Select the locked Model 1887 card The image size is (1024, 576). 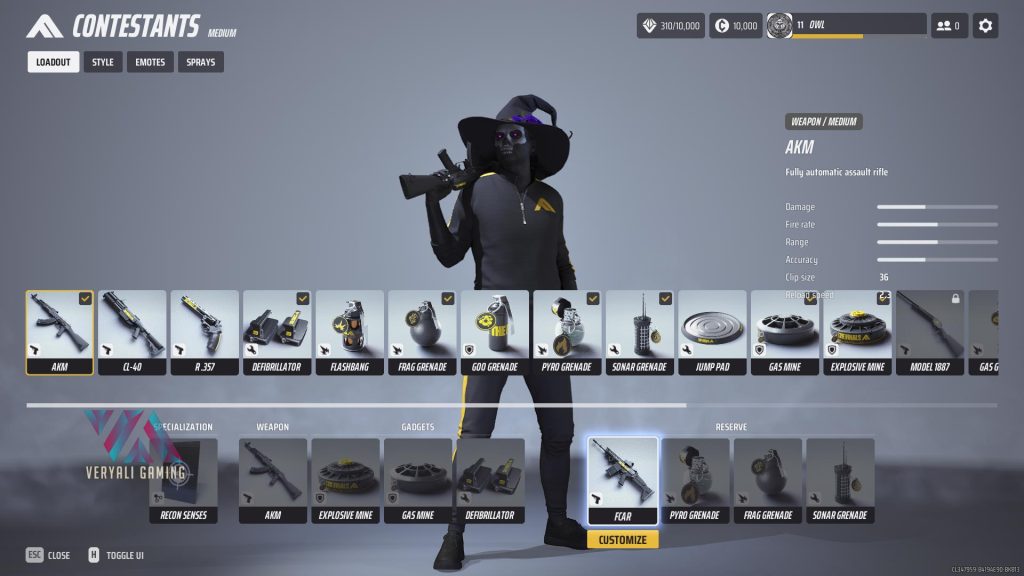(x=930, y=331)
